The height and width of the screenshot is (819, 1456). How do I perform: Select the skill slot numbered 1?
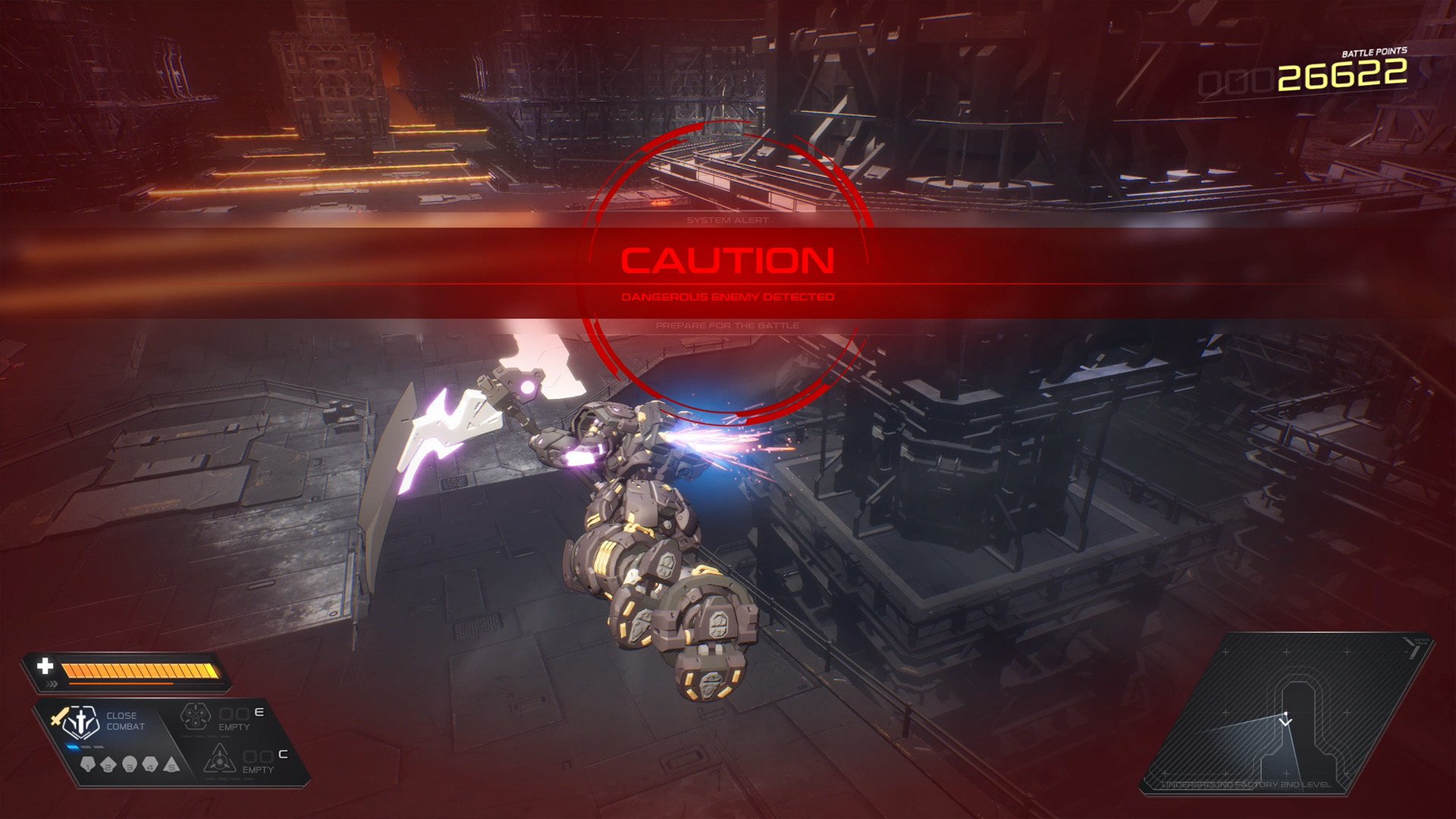[x=88, y=764]
